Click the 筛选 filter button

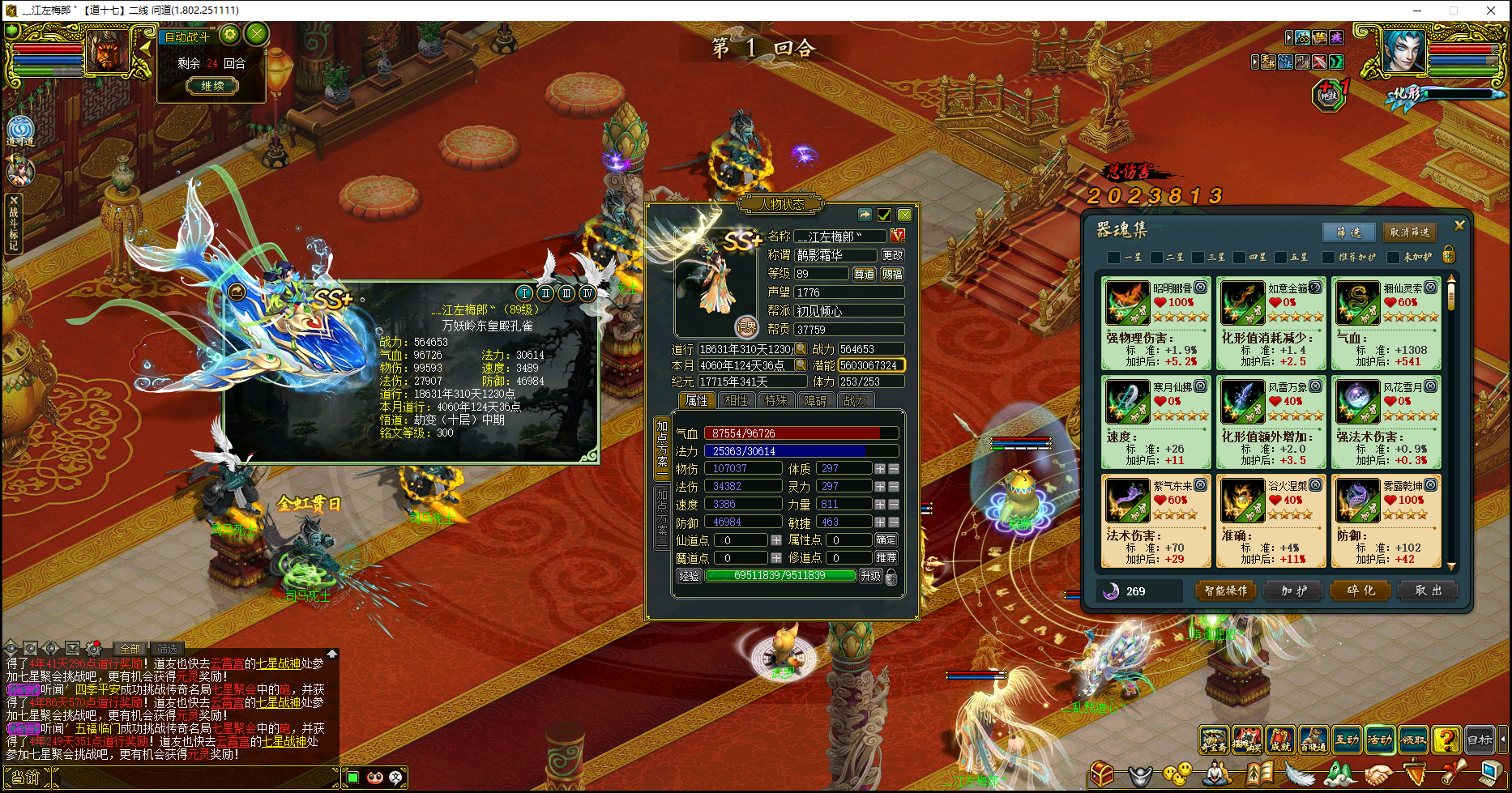(x=1348, y=232)
